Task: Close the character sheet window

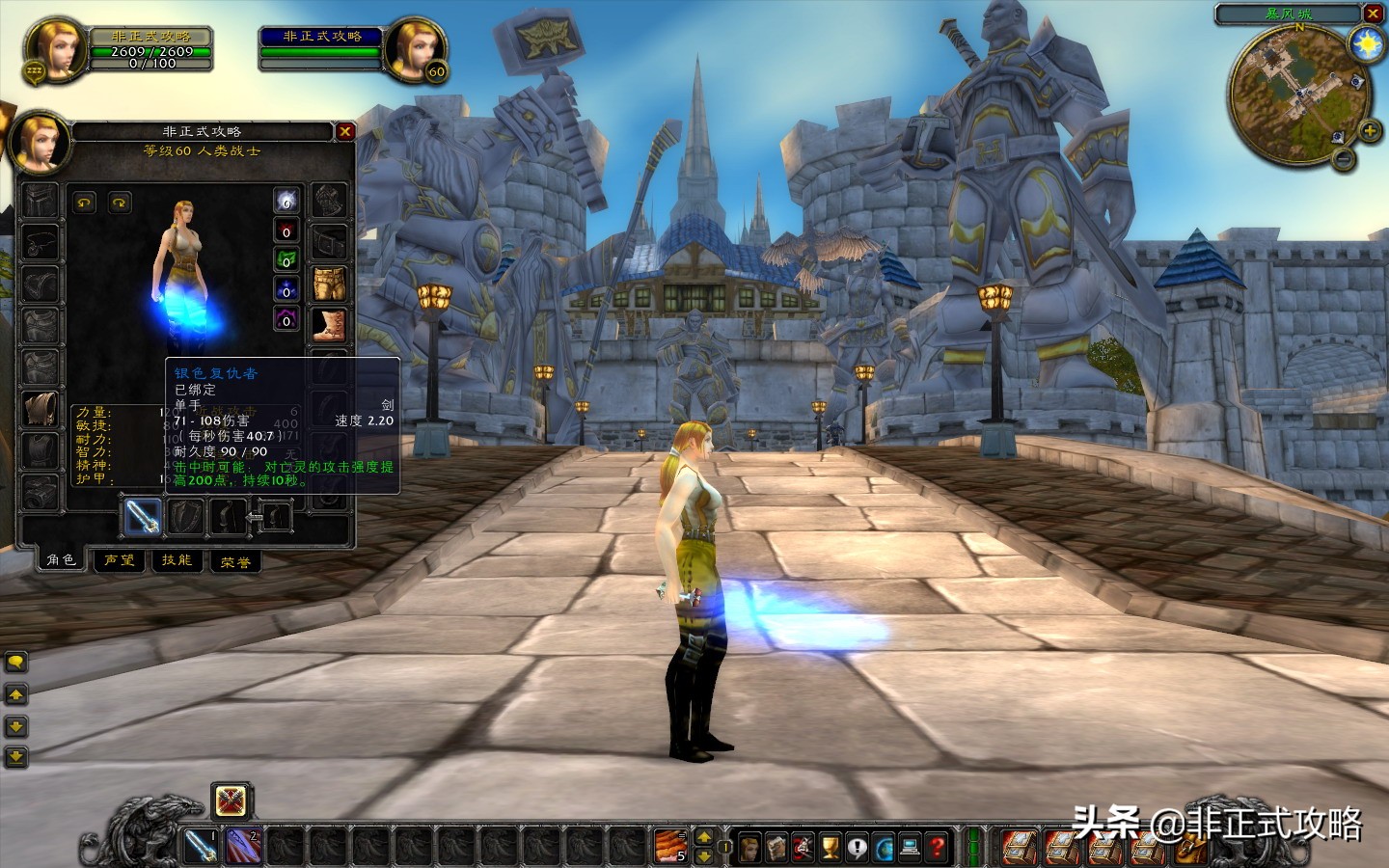Action: [345, 131]
